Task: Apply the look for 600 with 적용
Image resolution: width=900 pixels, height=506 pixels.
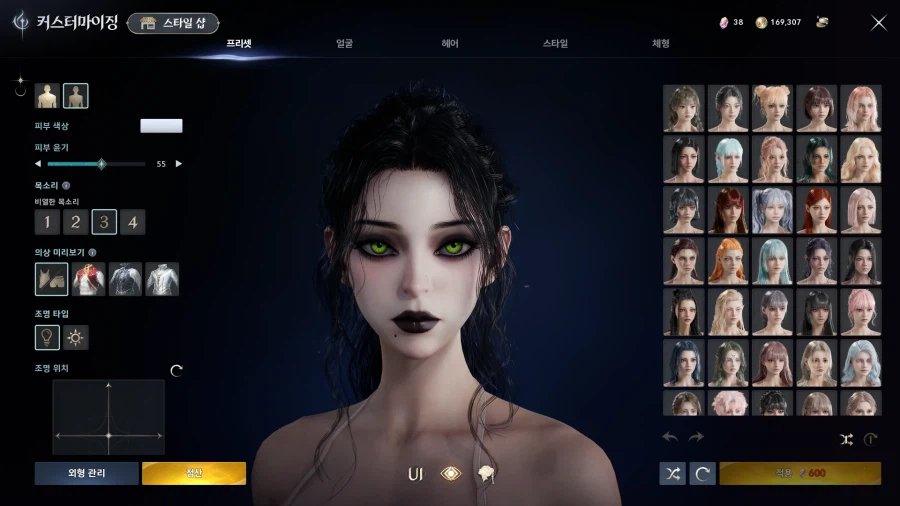Action: pyautogui.click(x=800, y=473)
